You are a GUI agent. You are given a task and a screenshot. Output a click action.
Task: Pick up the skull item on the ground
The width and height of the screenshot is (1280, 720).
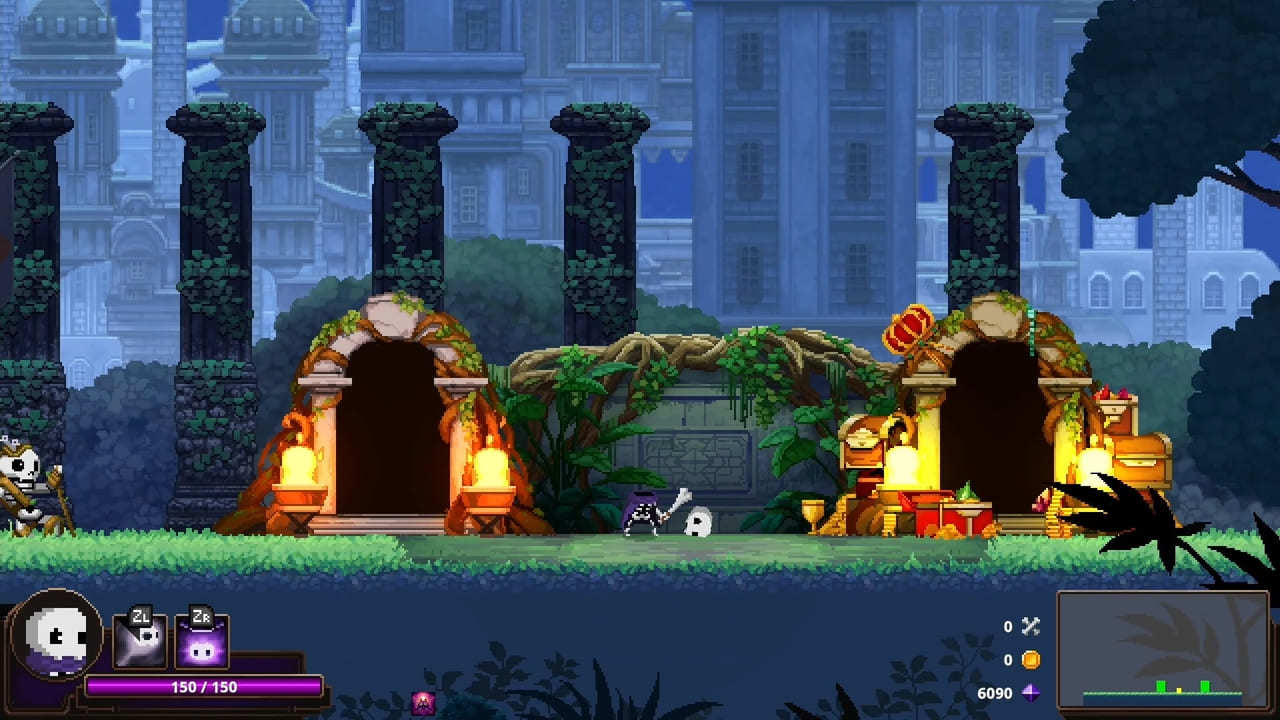point(700,524)
